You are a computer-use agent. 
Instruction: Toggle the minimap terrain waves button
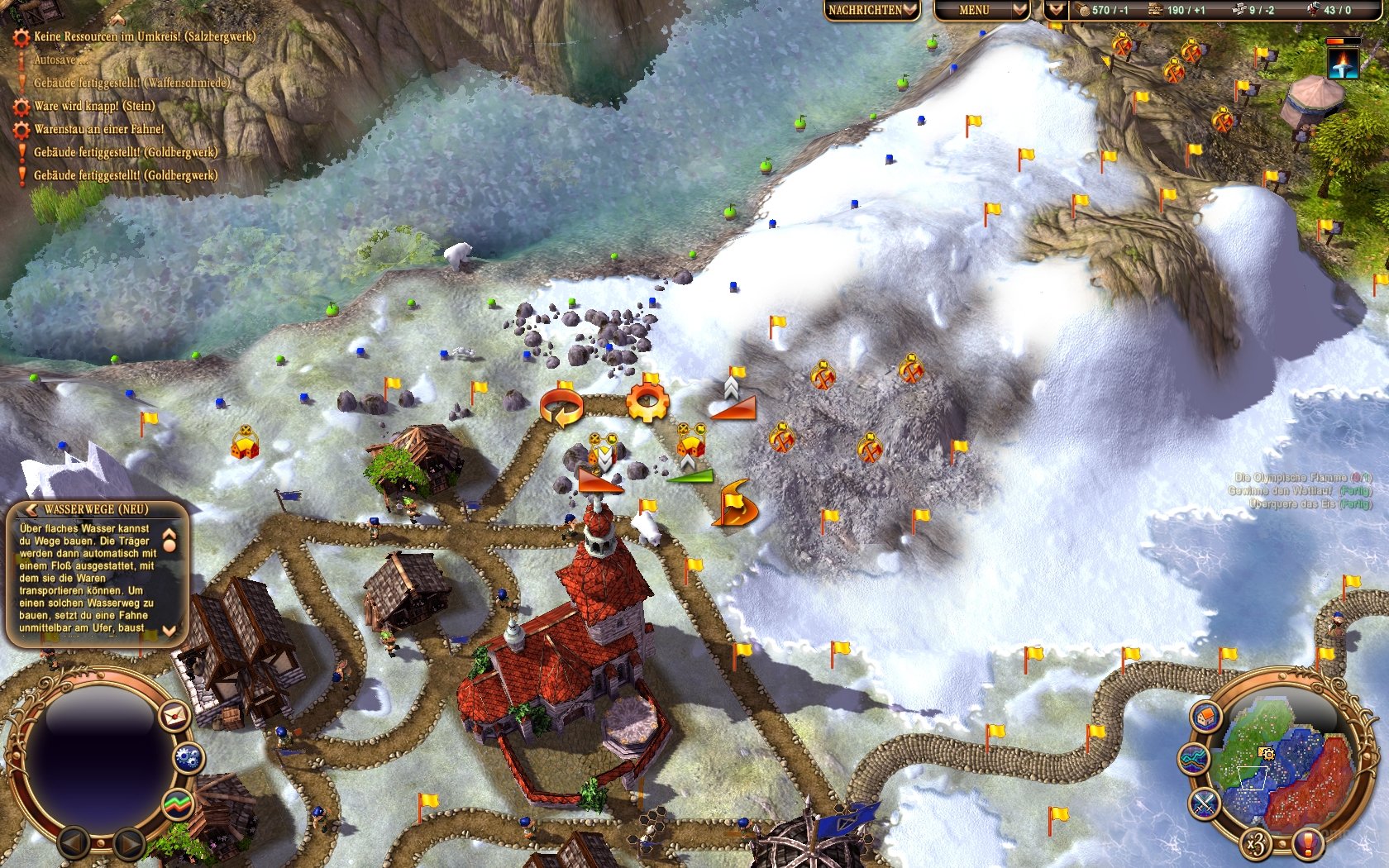coord(1194,759)
